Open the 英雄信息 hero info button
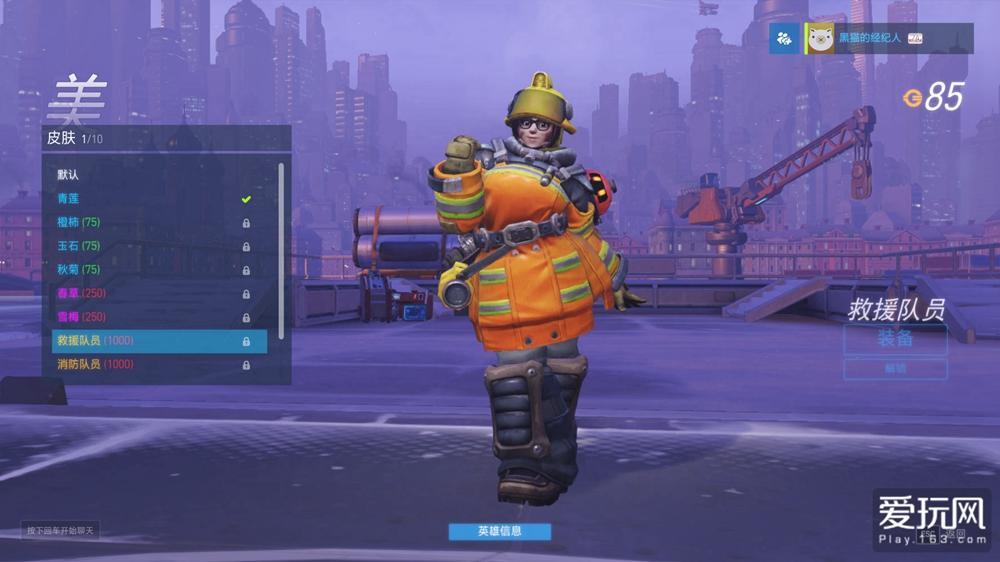The image size is (1000, 562). point(499,531)
